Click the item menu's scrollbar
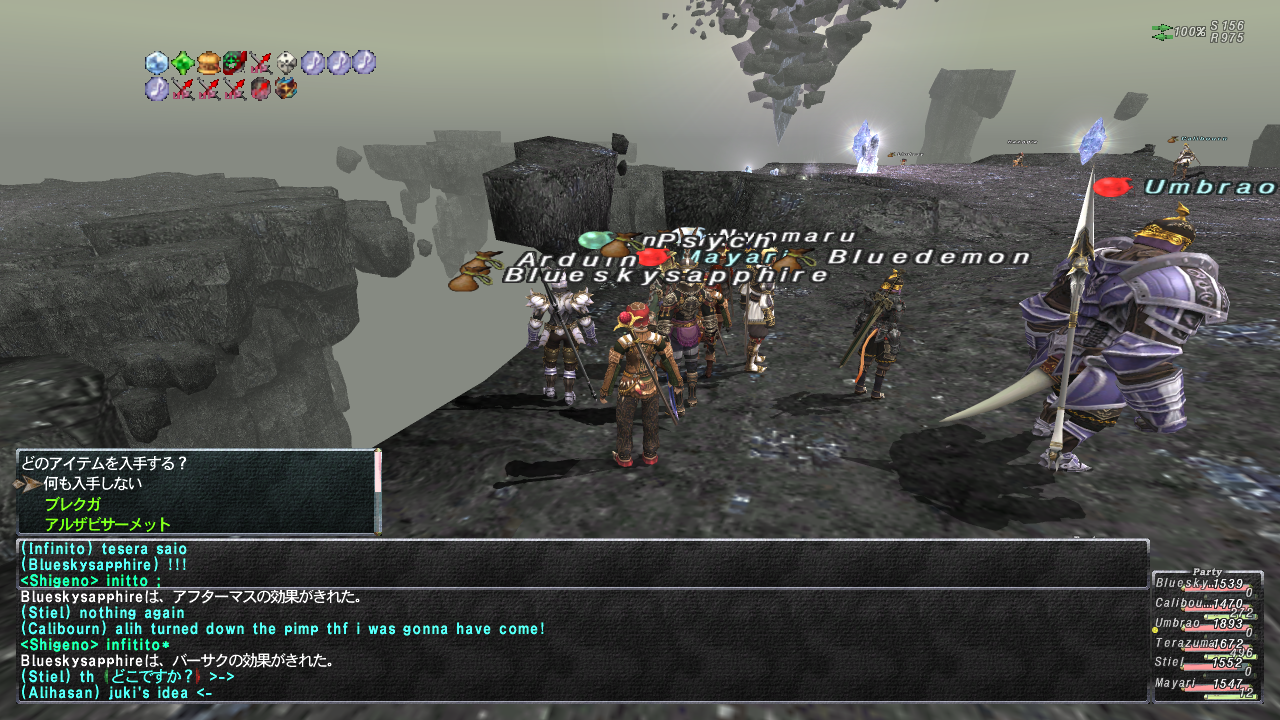This screenshot has width=1280, height=720. tap(378, 490)
